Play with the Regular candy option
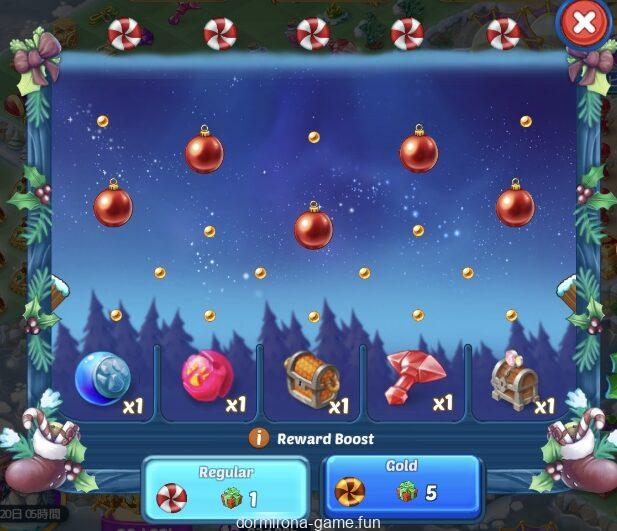 coord(224,487)
